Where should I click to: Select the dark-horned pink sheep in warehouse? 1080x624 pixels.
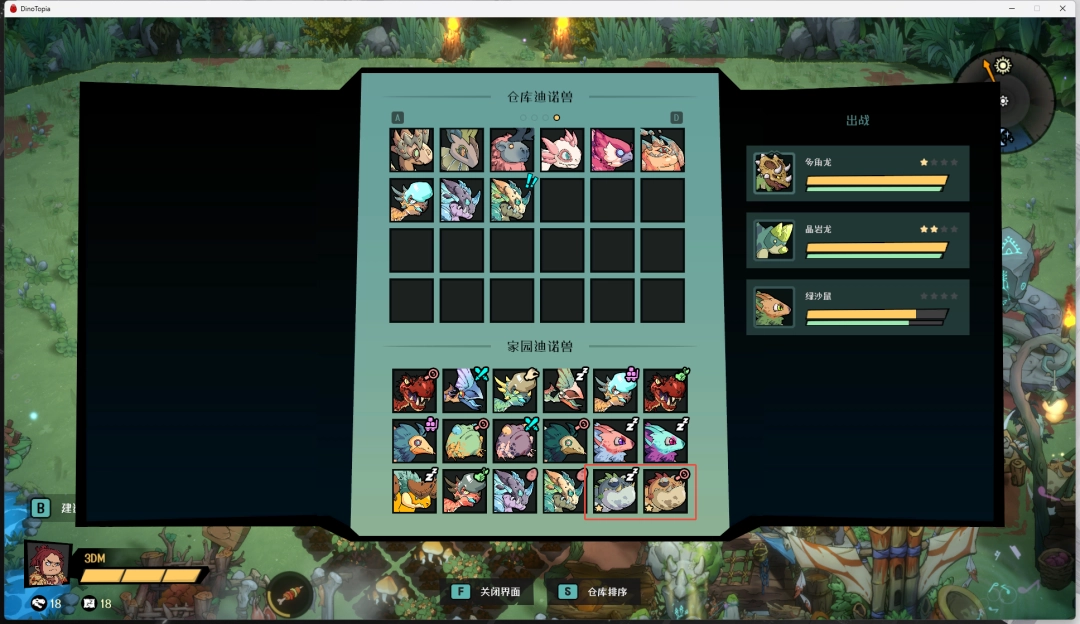point(512,150)
